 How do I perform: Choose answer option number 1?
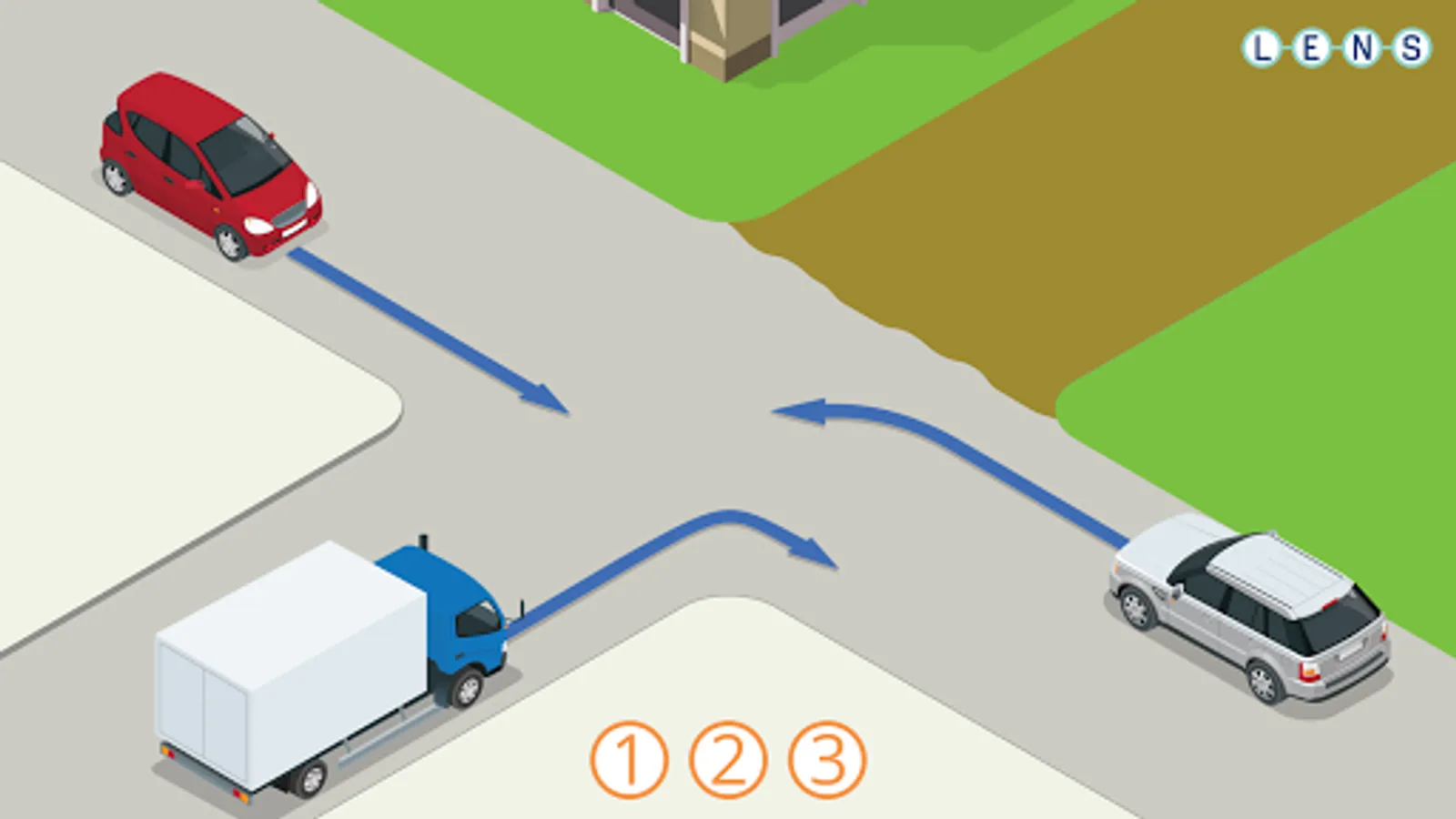point(629,760)
